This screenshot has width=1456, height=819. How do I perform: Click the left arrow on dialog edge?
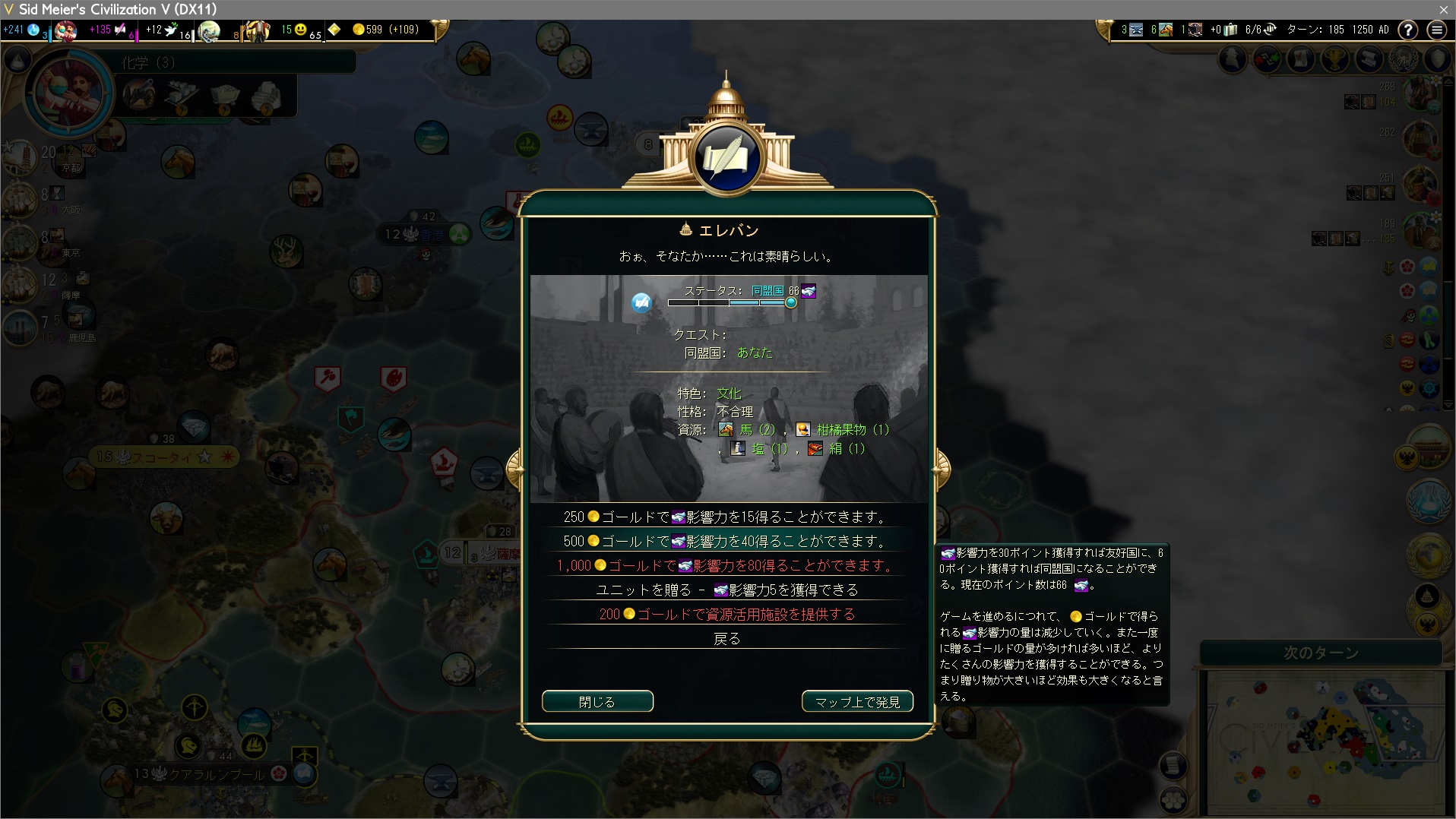(514, 467)
